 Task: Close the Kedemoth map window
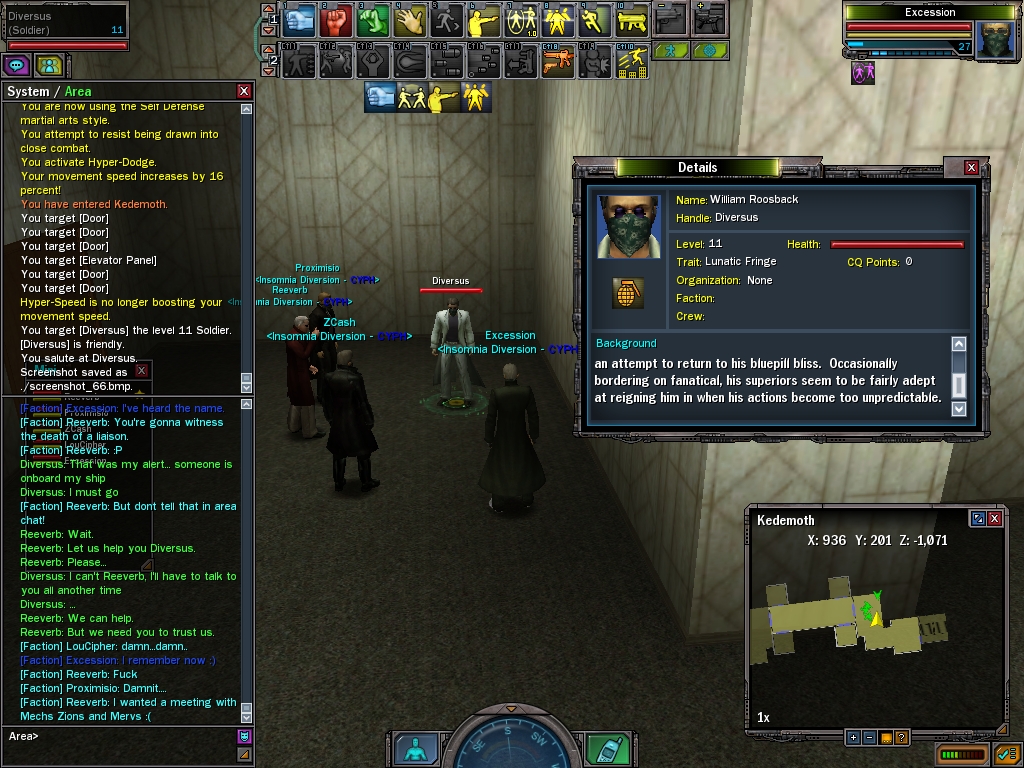pyautogui.click(x=995, y=518)
